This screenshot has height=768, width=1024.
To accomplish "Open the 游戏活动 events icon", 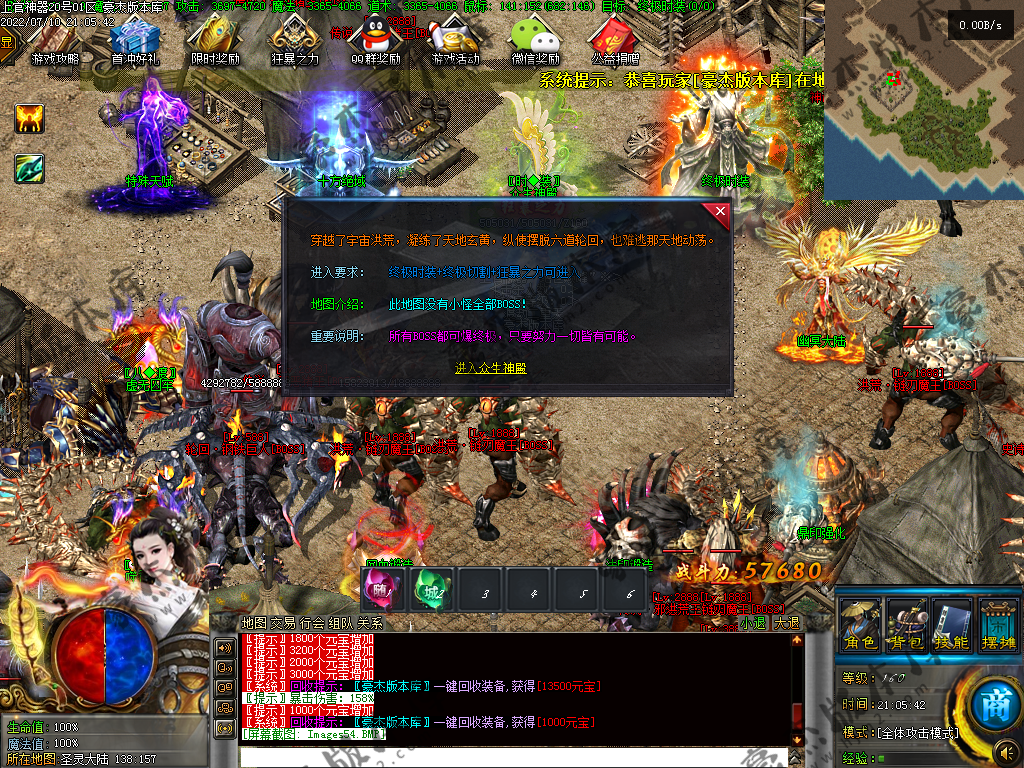I will (x=456, y=38).
